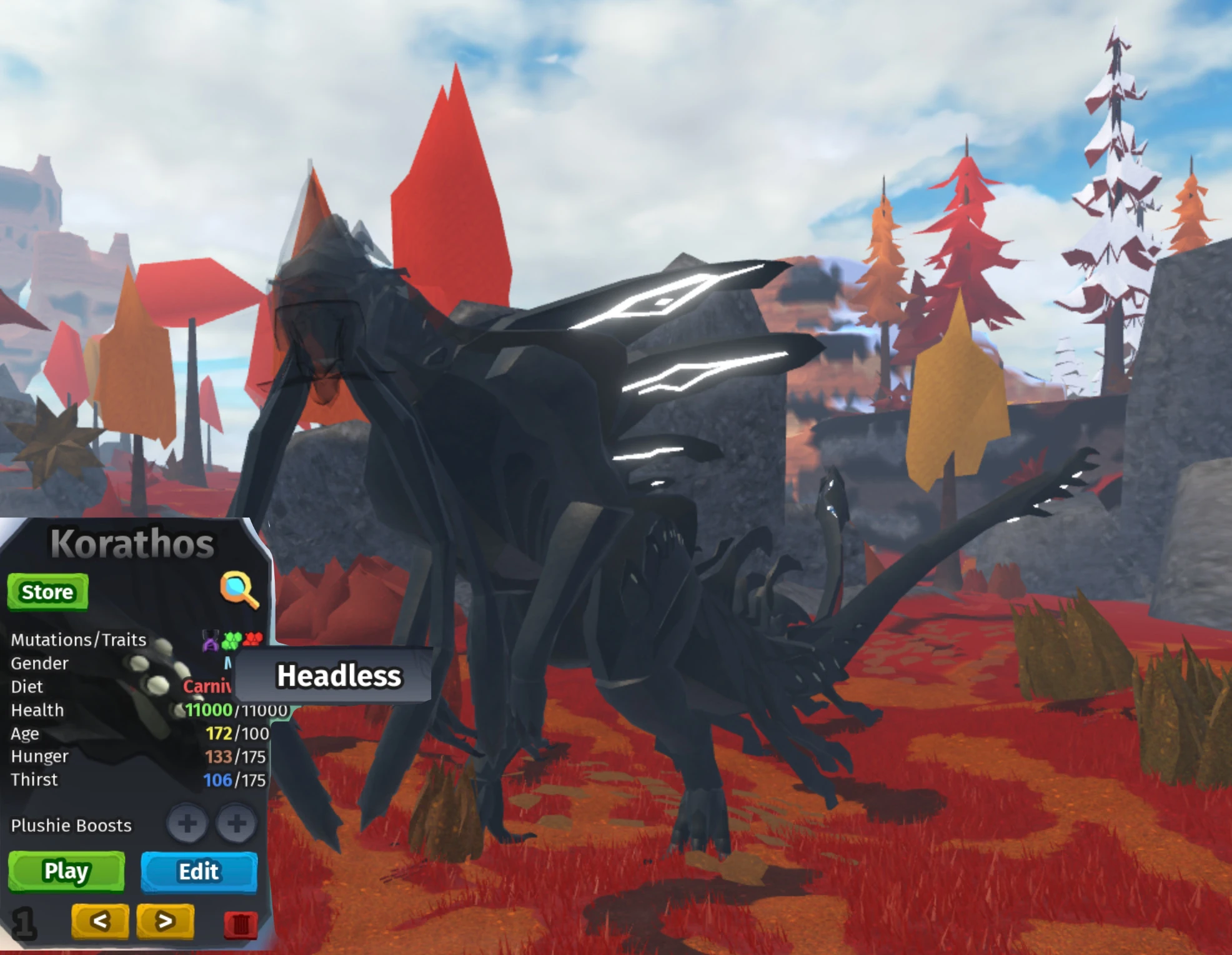The image size is (1232, 955).
Task: Open the Store
Action: pyautogui.click(x=47, y=591)
